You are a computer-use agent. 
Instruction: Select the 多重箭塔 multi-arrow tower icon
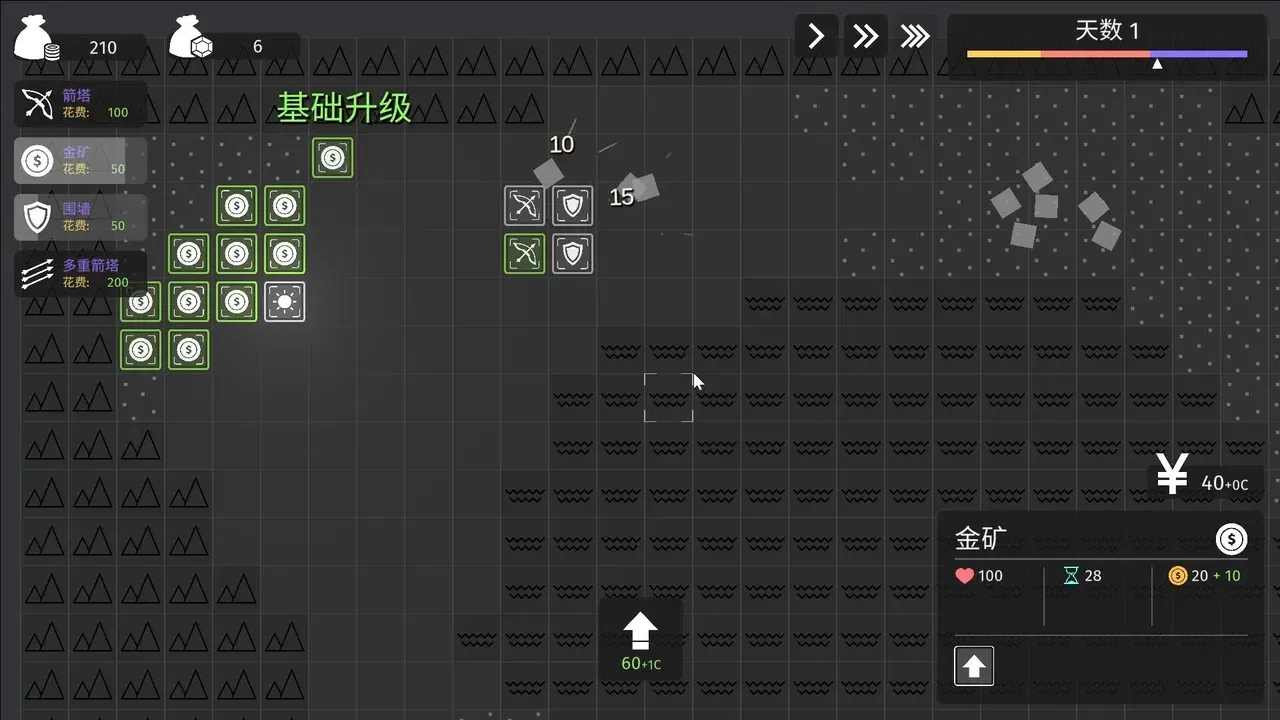[38, 273]
